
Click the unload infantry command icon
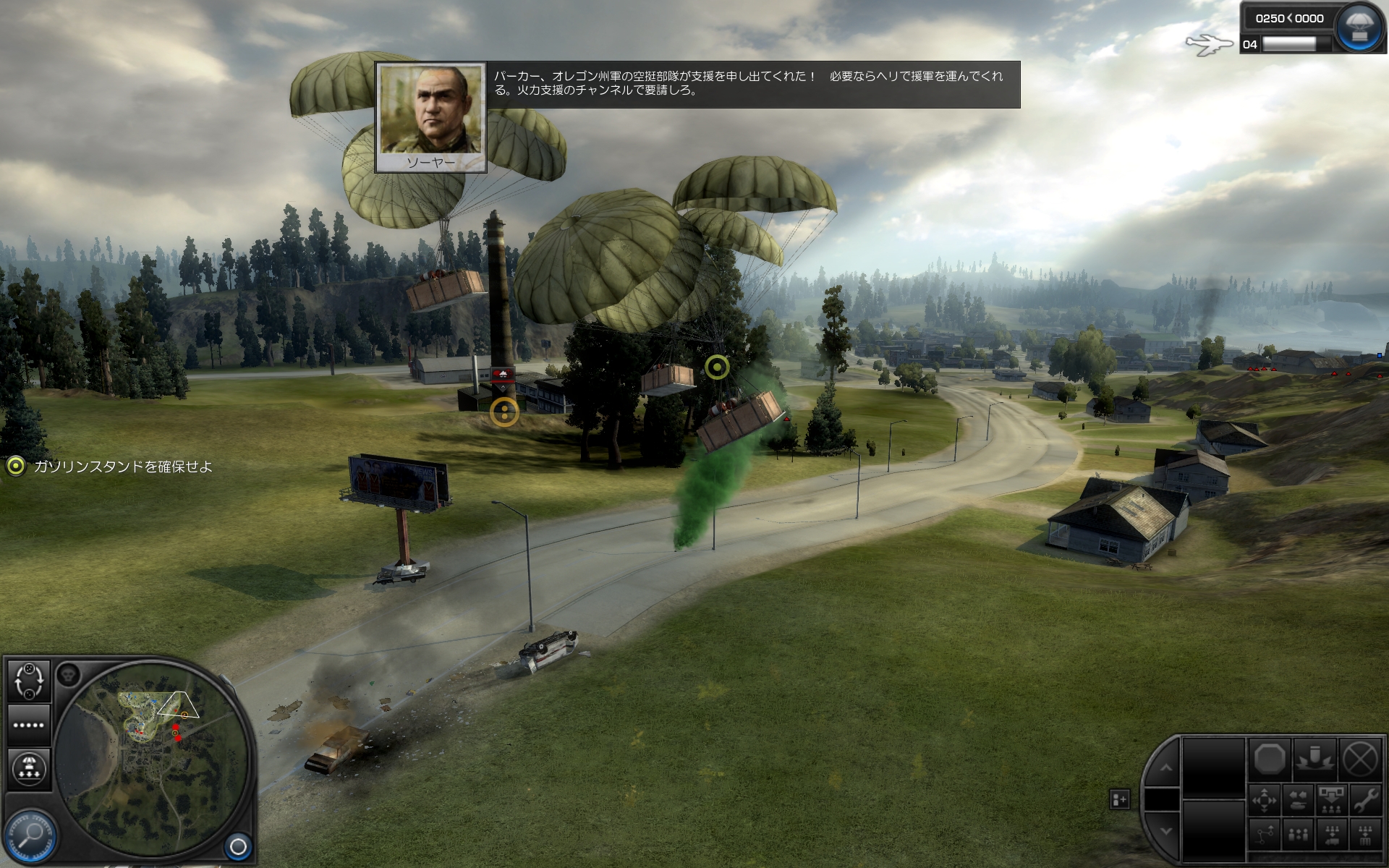coord(1331,800)
